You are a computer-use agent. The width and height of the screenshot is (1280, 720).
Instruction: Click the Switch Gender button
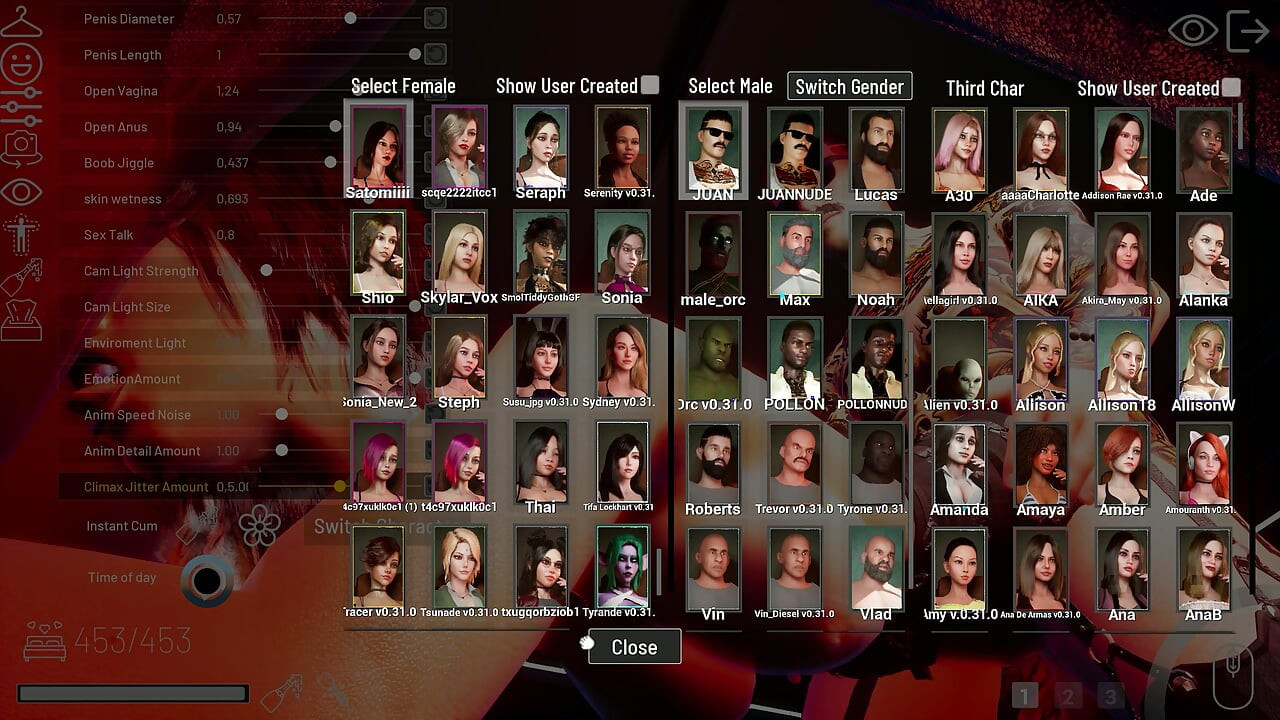click(x=849, y=87)
